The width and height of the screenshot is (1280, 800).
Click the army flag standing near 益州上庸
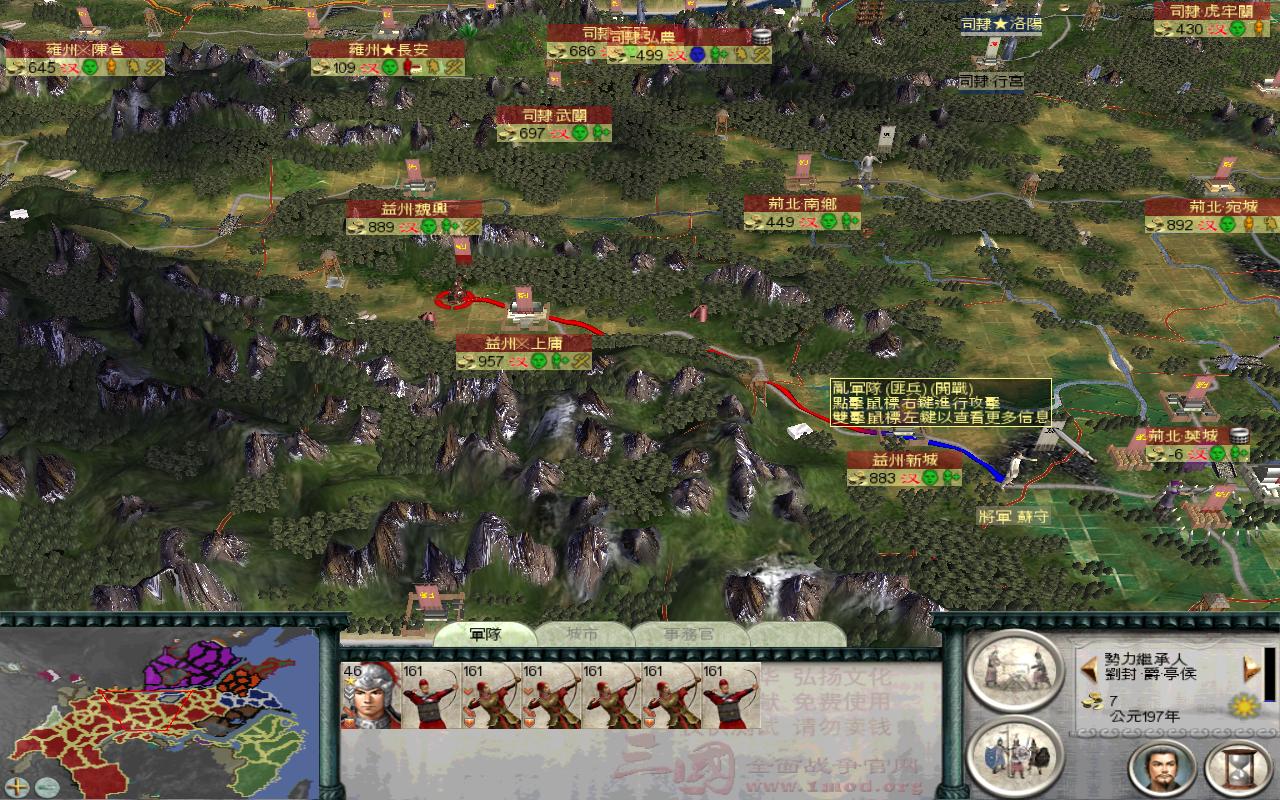(x=524, y=296)
